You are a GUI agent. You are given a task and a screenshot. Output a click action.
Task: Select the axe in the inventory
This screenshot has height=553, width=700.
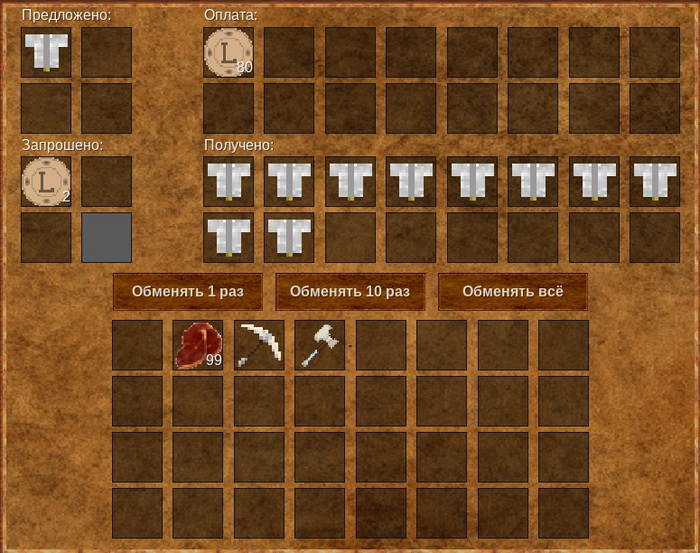click(320, 345)
